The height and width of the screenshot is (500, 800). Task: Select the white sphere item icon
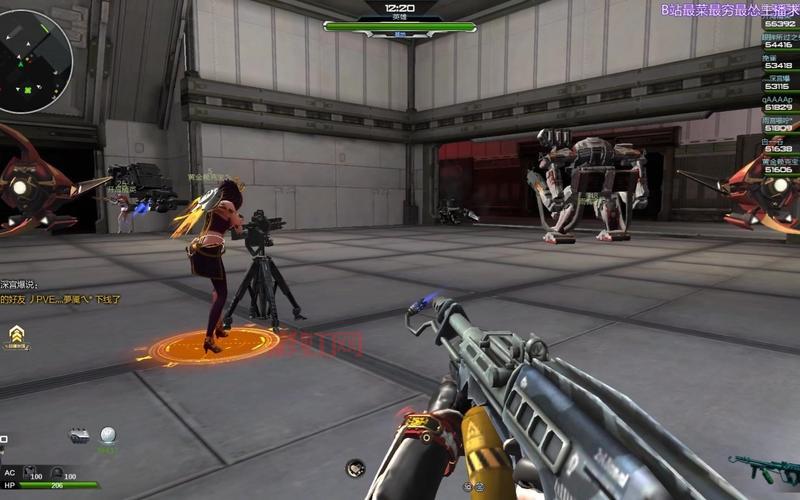point(107,435)
